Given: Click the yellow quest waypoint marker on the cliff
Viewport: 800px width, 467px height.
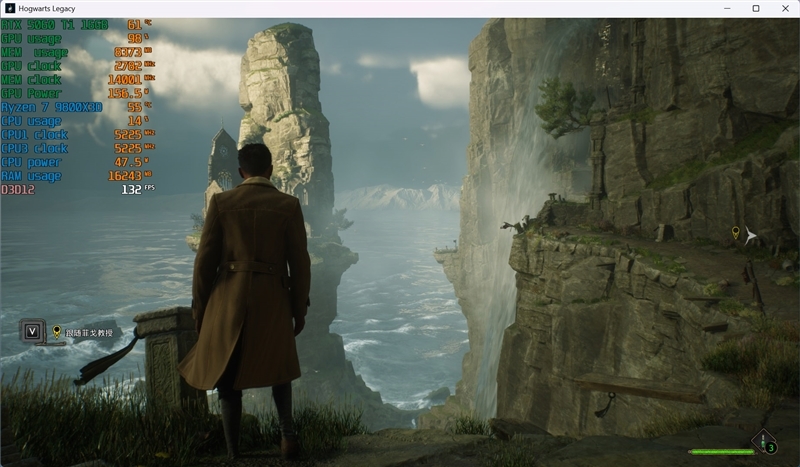Looking at the screenshot, I should coord(736,233).
